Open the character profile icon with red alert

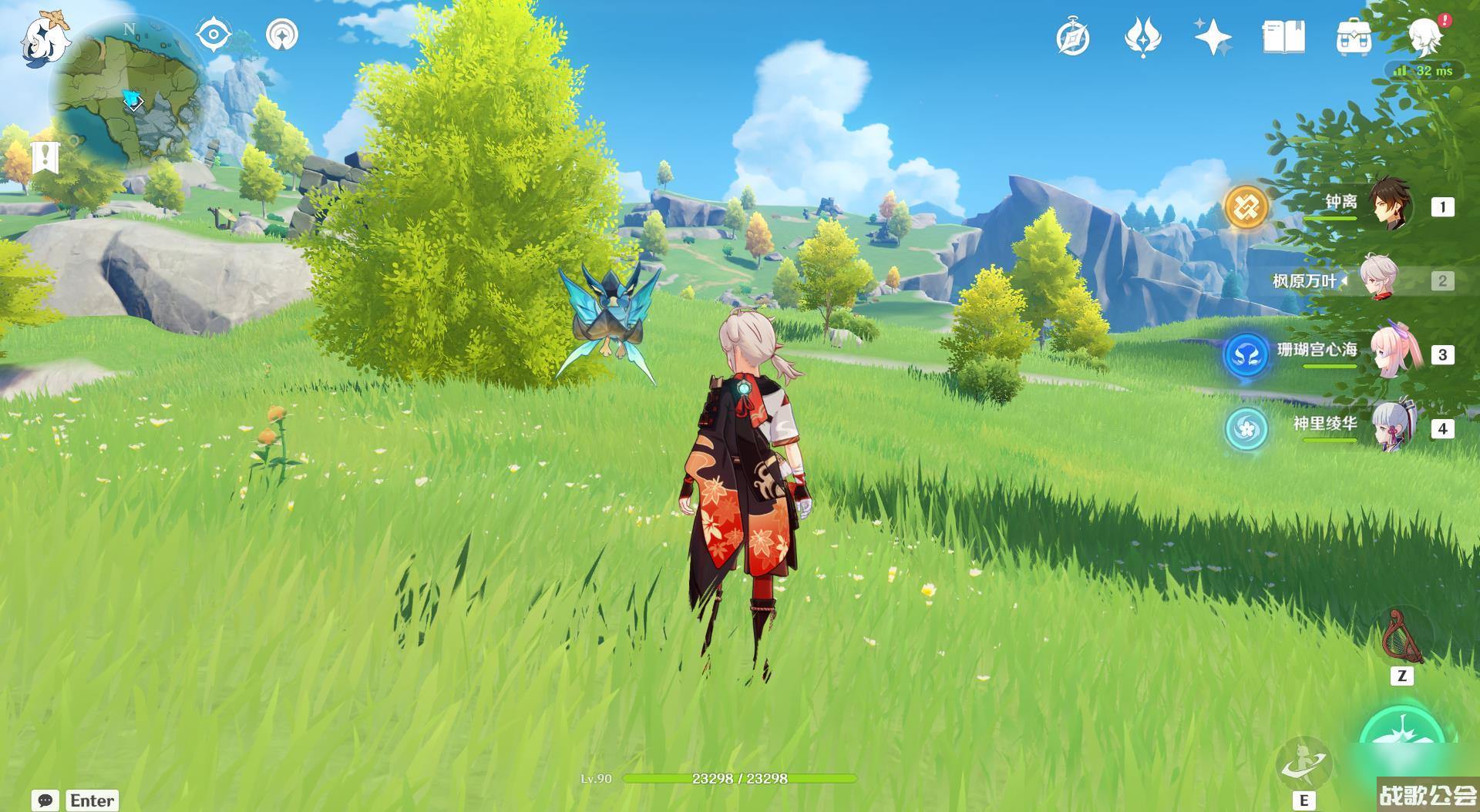tap(1426, 35)
